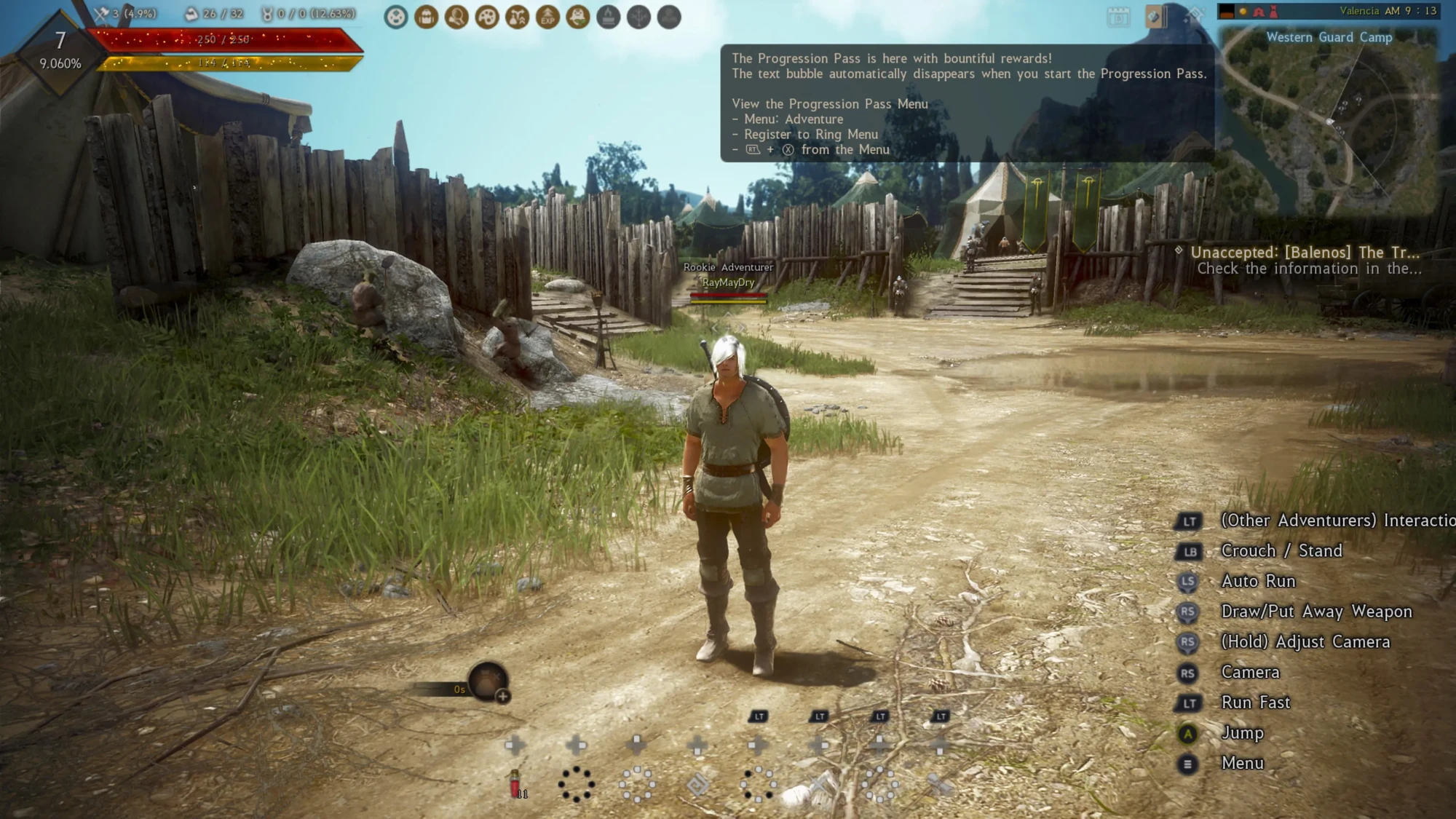Click the Draw/Put Away Weapon label
This screenshot has height=819, width=1456.
click(1318, 612)
